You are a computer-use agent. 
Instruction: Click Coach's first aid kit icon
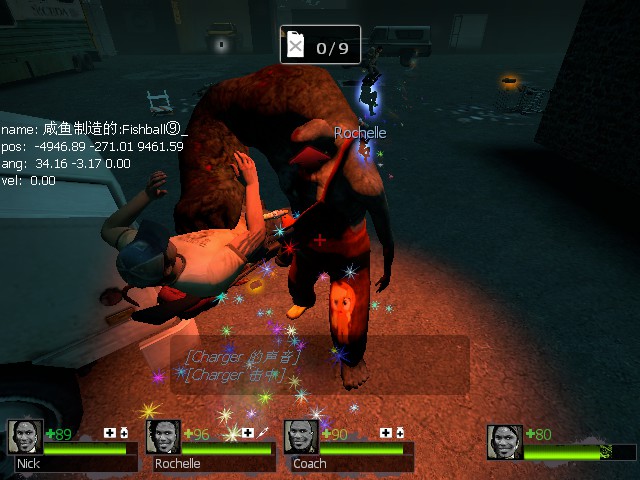pos(386,433)
